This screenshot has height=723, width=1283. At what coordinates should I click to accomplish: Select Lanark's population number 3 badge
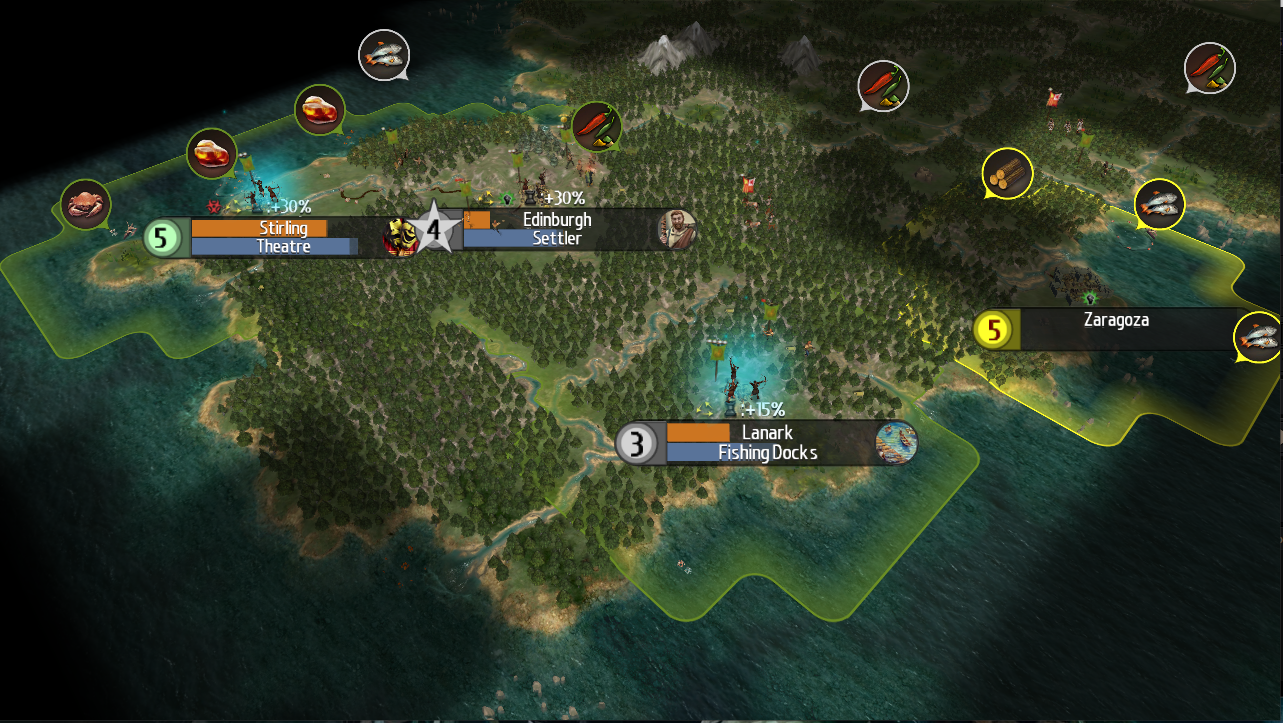tap(636, 443)
